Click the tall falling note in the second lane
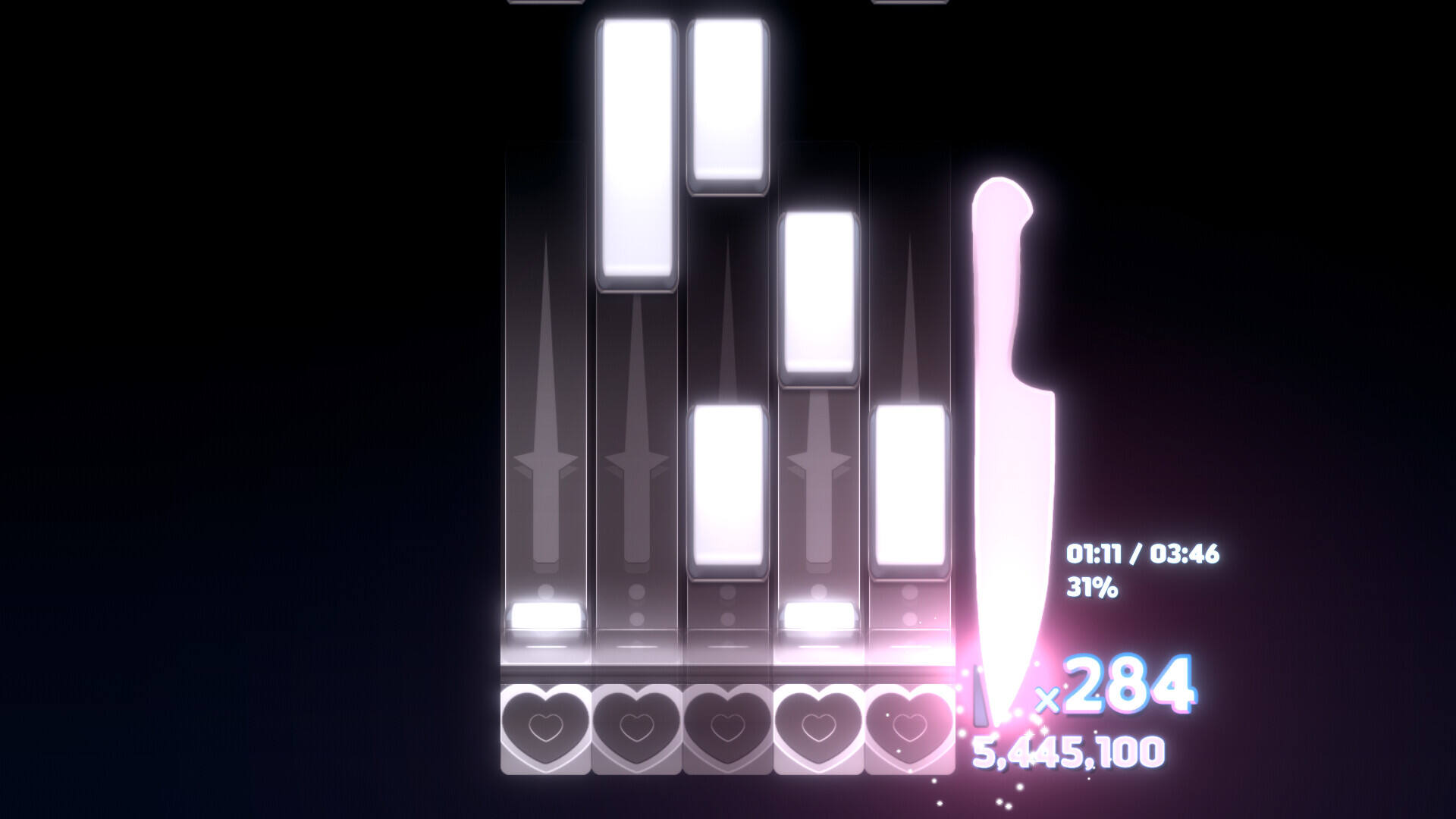Image resolution: width=1456 pixels, height=819 pixels. coord(637,152)
